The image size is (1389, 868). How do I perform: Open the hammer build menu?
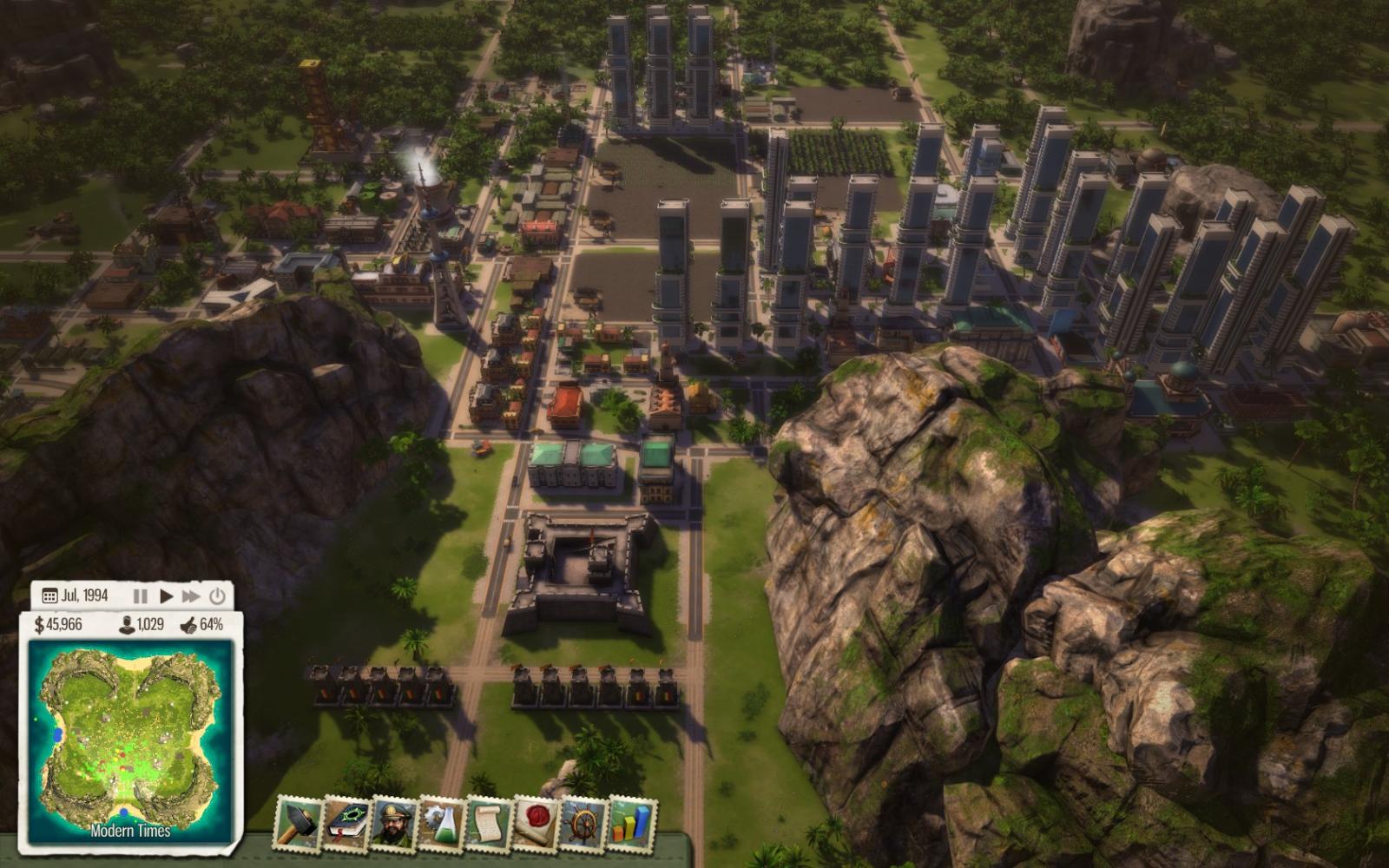click(x=300, y=823)
